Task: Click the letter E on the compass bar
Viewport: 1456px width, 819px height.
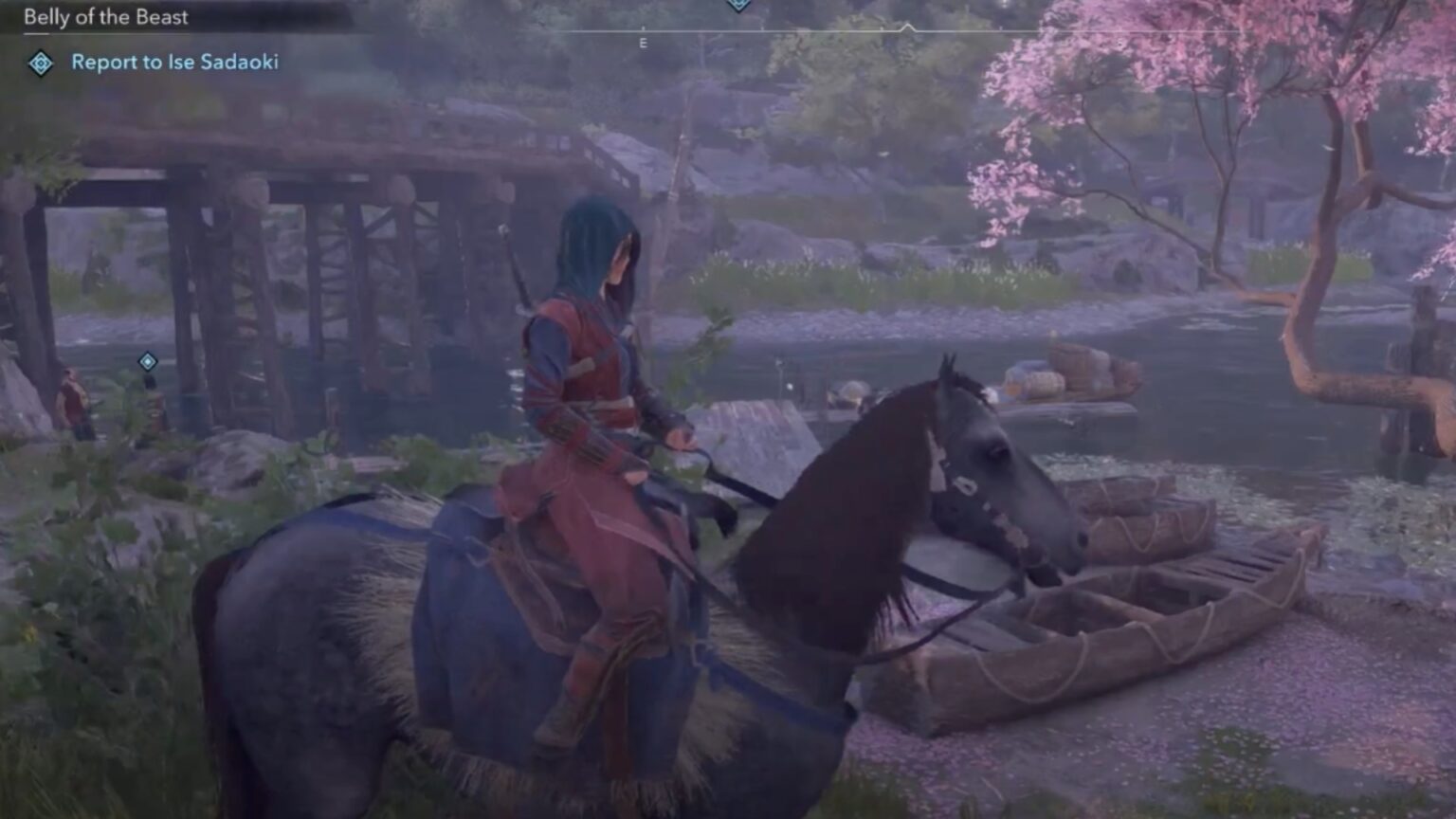Action: [x=645, y=42]
